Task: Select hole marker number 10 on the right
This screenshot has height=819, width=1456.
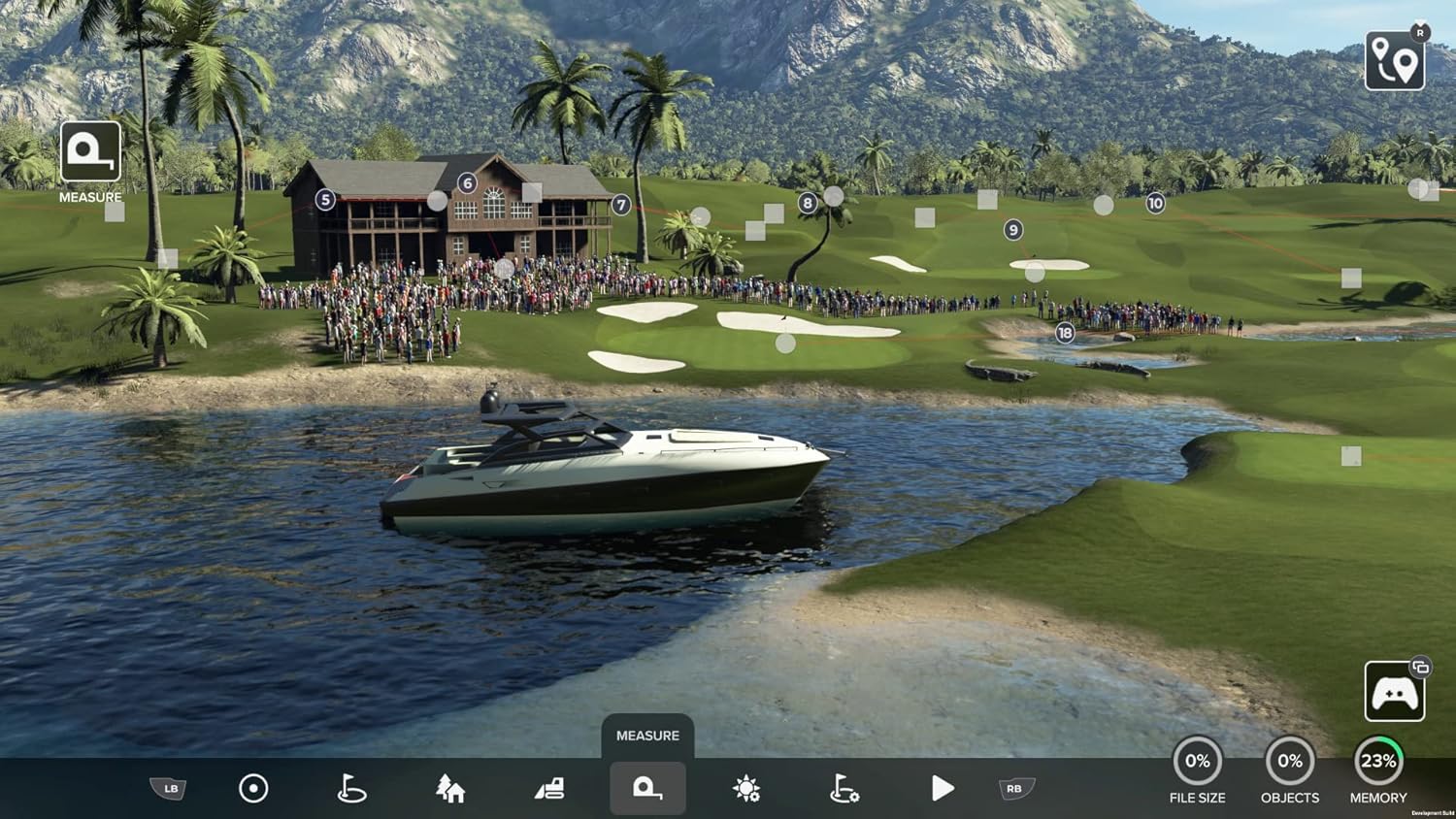Action: 1156,203
